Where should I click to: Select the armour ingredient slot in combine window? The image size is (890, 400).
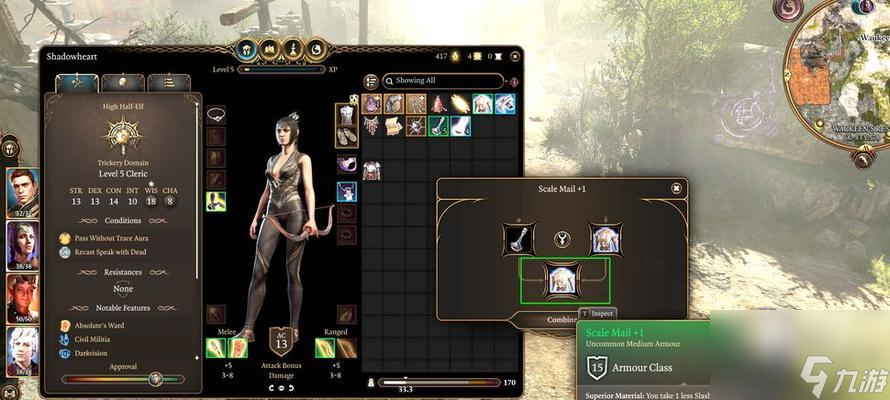[x=606, y=238]
